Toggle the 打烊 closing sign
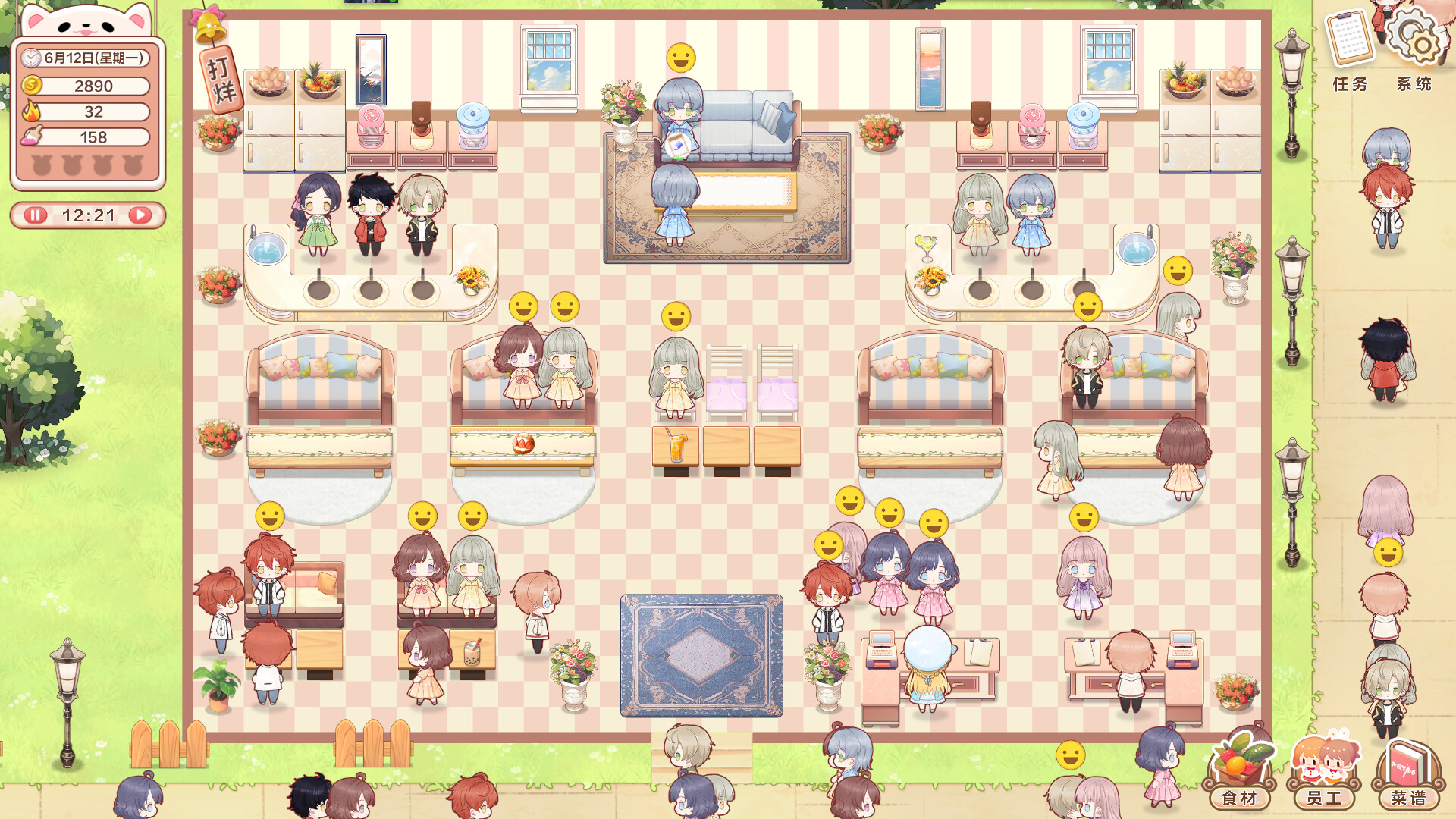The image size is (1456, 819). tap(220, 80)
